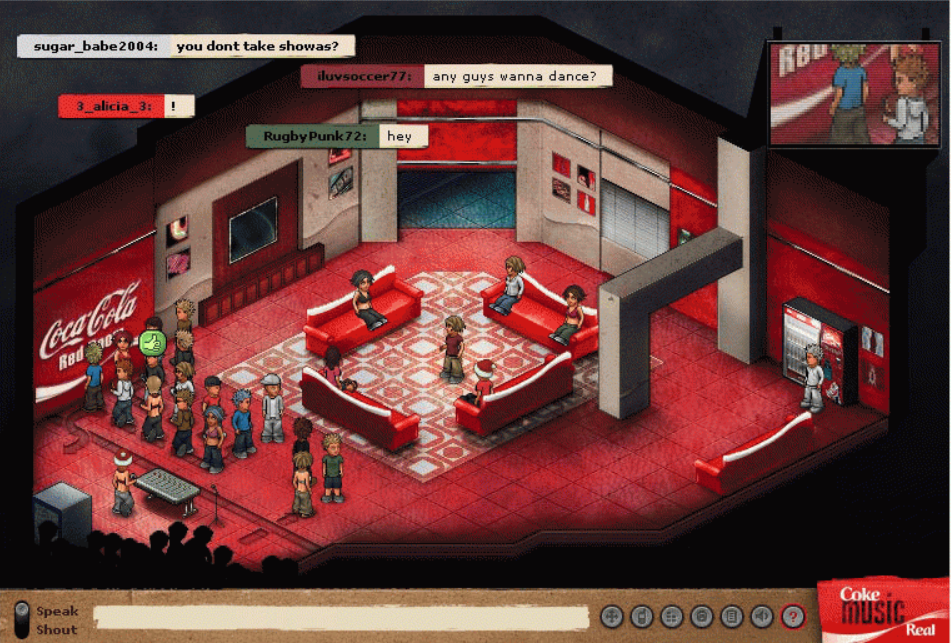Click the Coke Music logo
The image size is (951, 643).
(x=882, y=609)
